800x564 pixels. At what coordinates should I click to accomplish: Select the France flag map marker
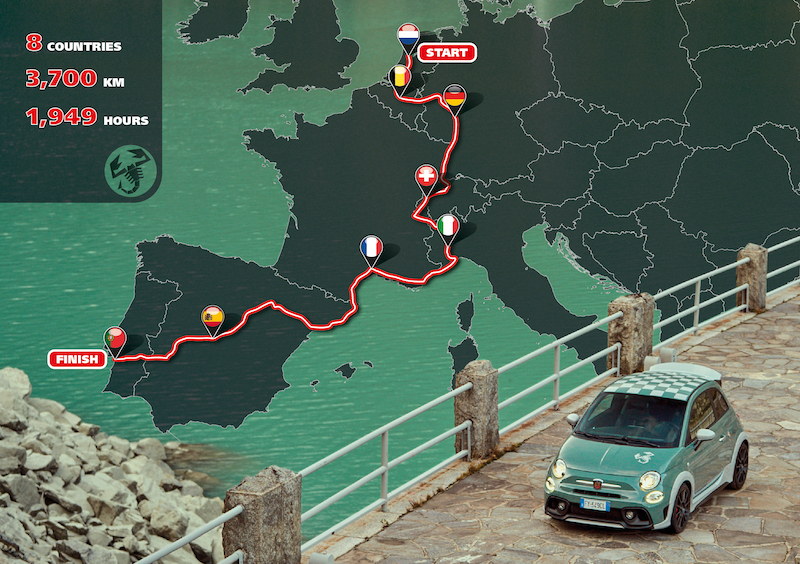coord(371,247)
